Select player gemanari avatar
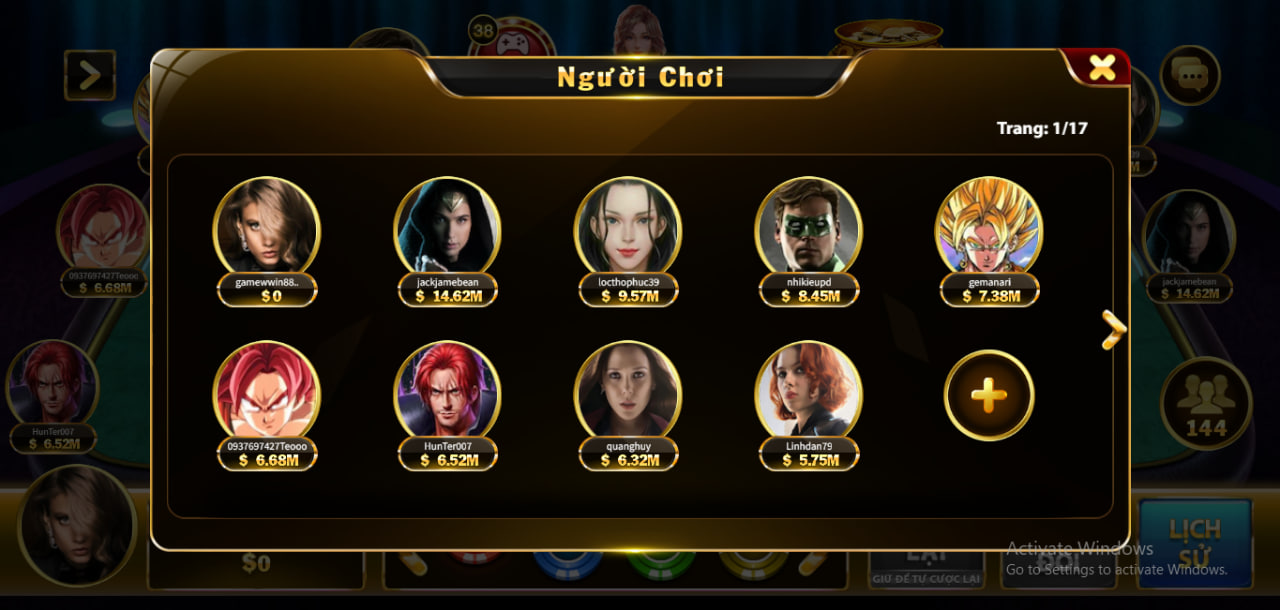Viewport: 1280px width, 610px height. point(989,227)
